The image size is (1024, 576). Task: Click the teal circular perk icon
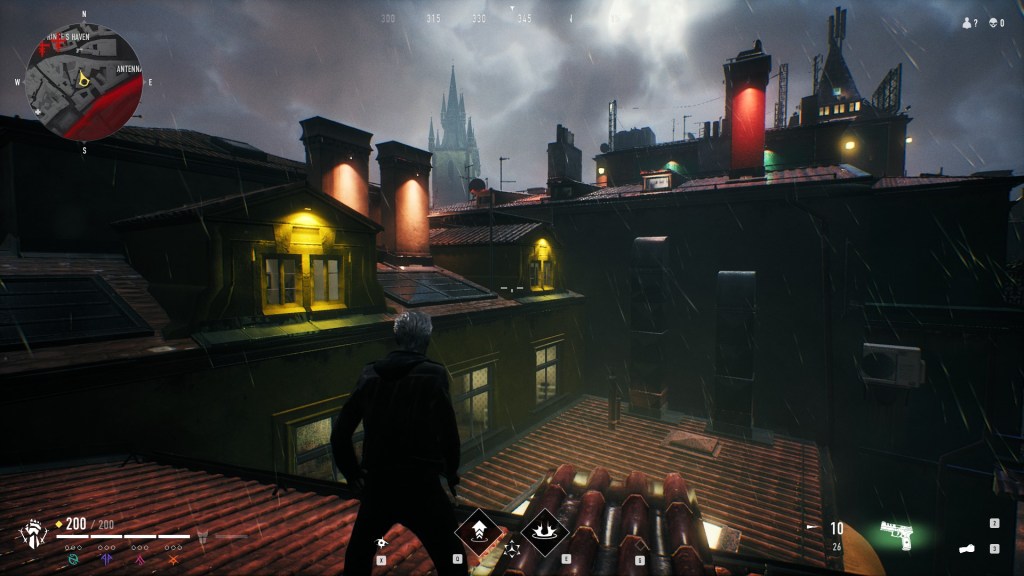[x=73, y=561]
